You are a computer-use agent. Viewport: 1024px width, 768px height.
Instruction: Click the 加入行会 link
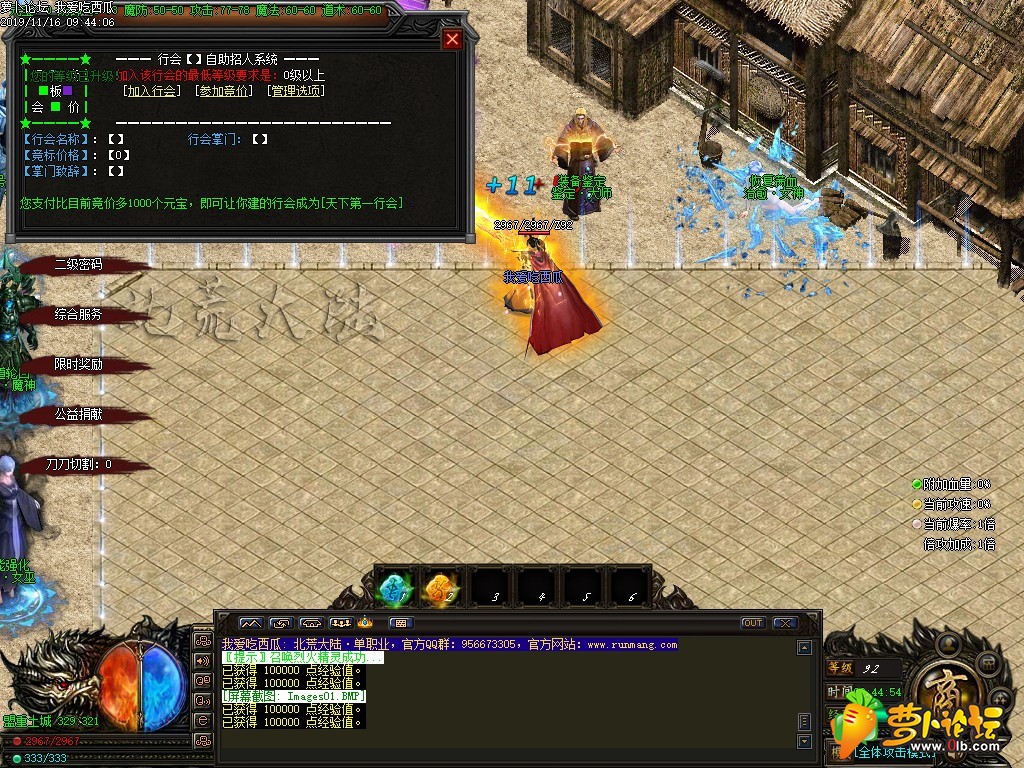point(152,91)
